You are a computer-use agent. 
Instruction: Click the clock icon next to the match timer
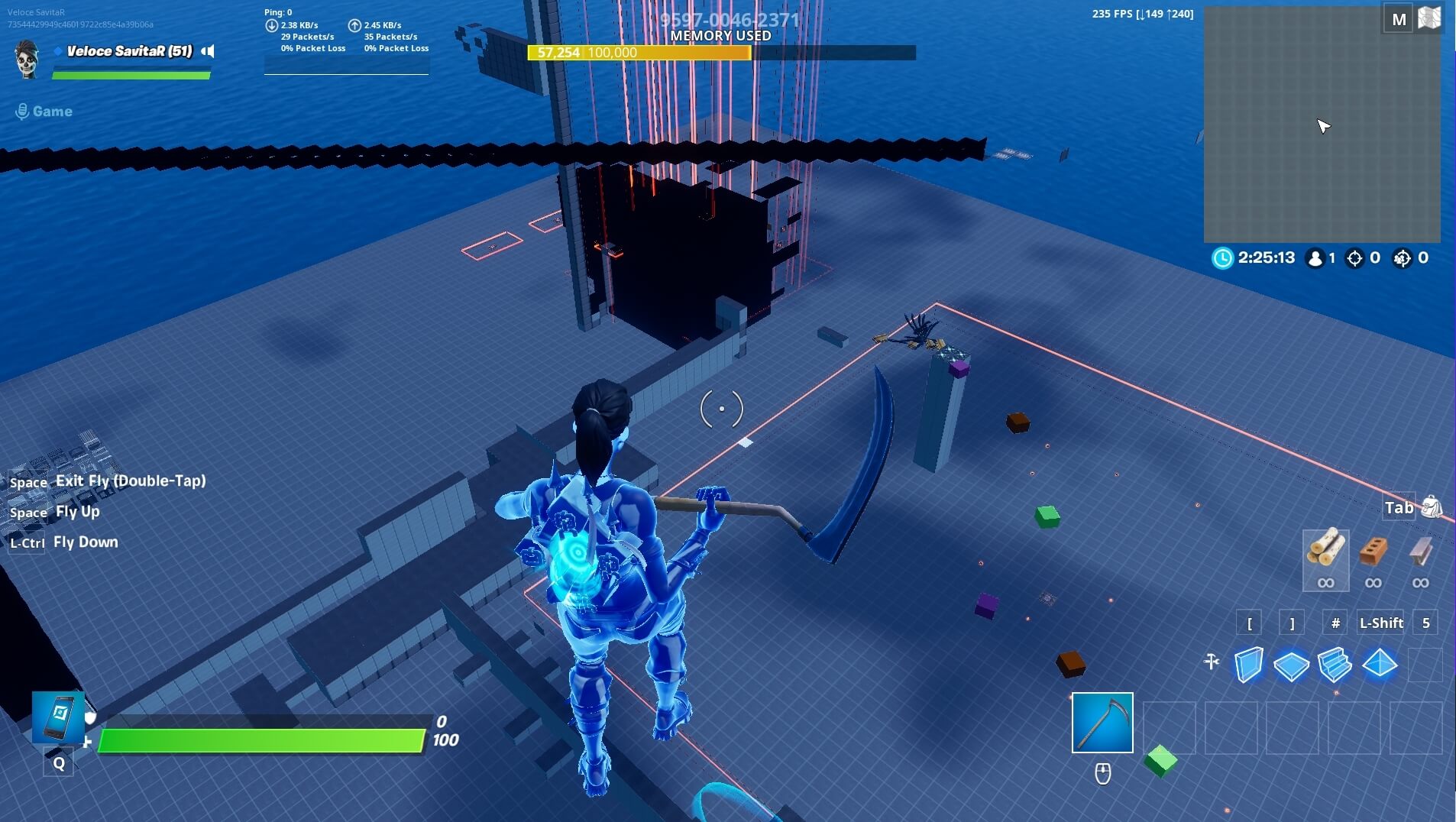coord(1221,258)
